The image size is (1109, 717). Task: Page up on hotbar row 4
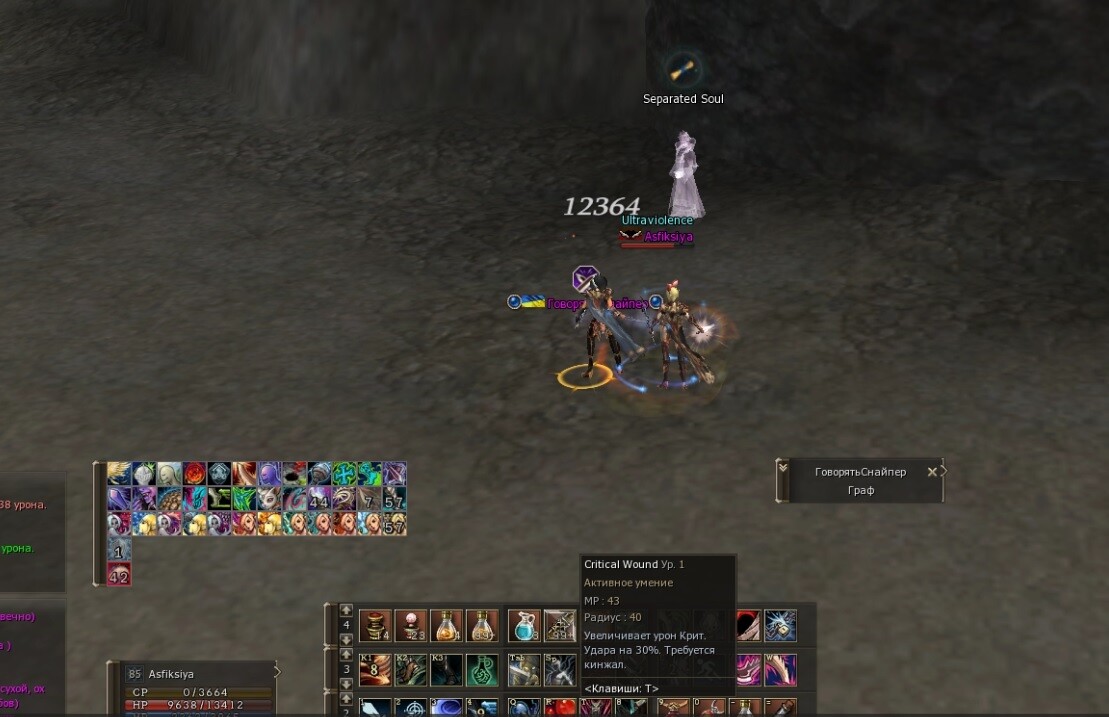point(346,609)
